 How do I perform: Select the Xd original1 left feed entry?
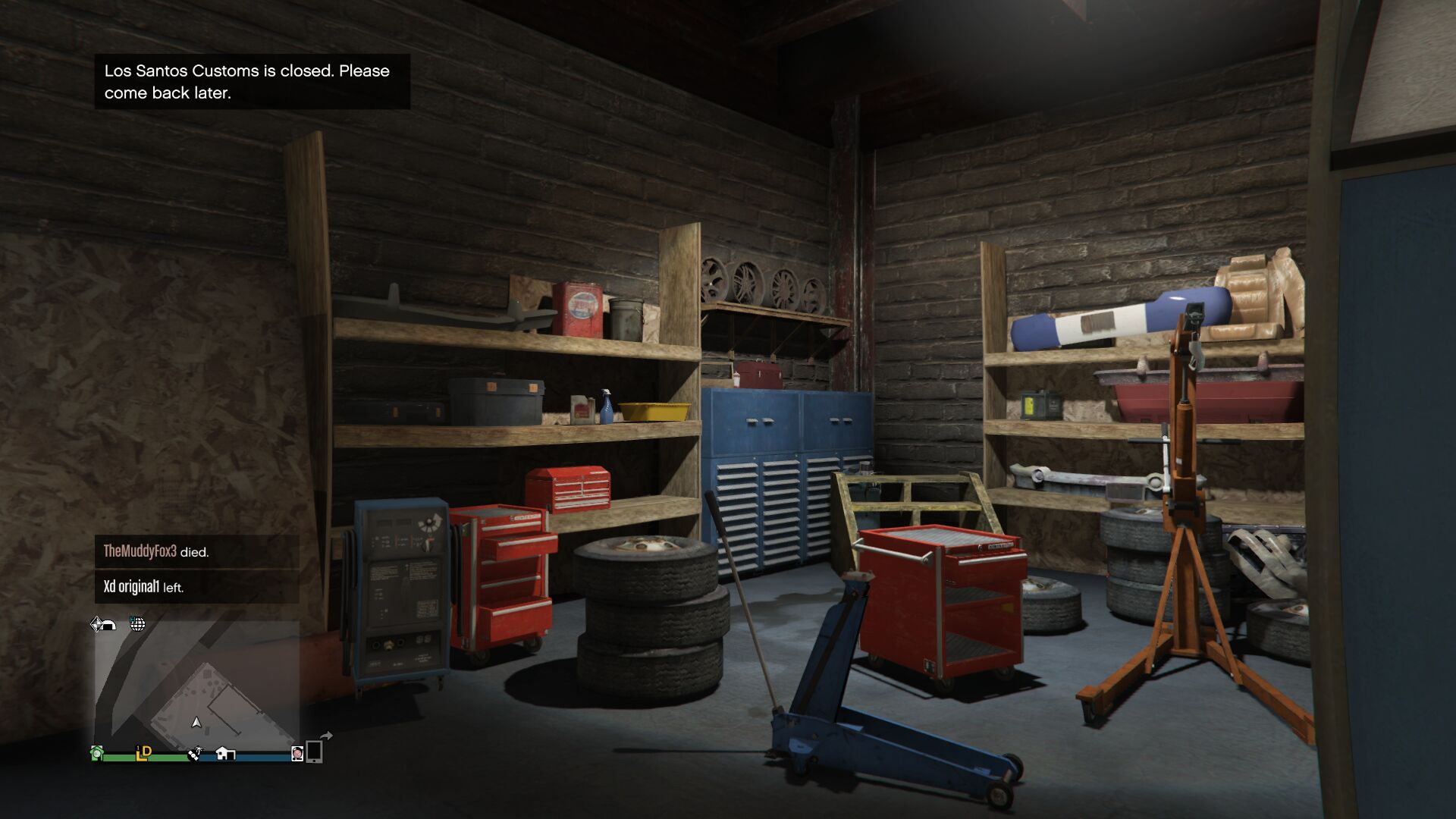[x=196, y=586]
